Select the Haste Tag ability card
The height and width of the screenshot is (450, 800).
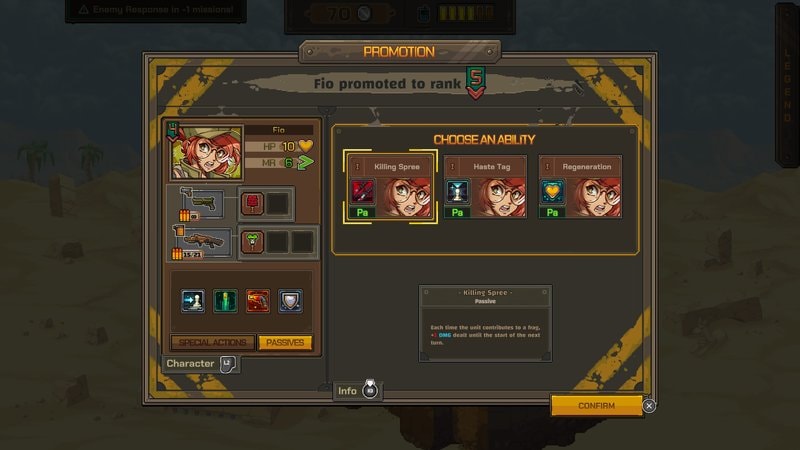click(x=486, y=187)
